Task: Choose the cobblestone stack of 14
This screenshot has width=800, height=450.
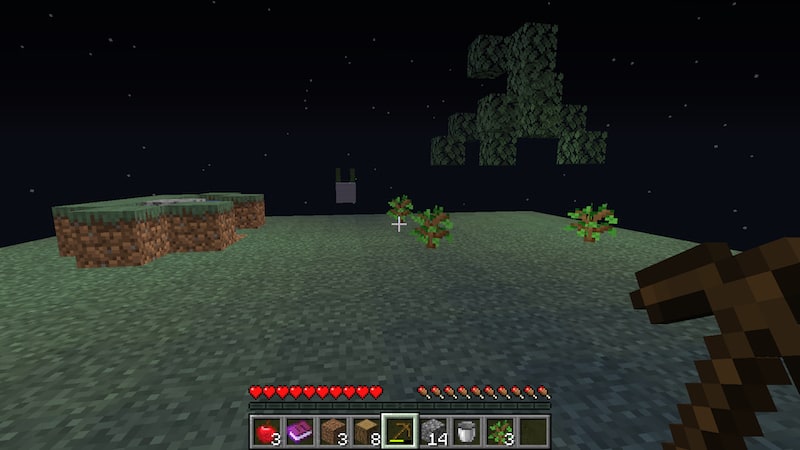Action: point(432,432)
